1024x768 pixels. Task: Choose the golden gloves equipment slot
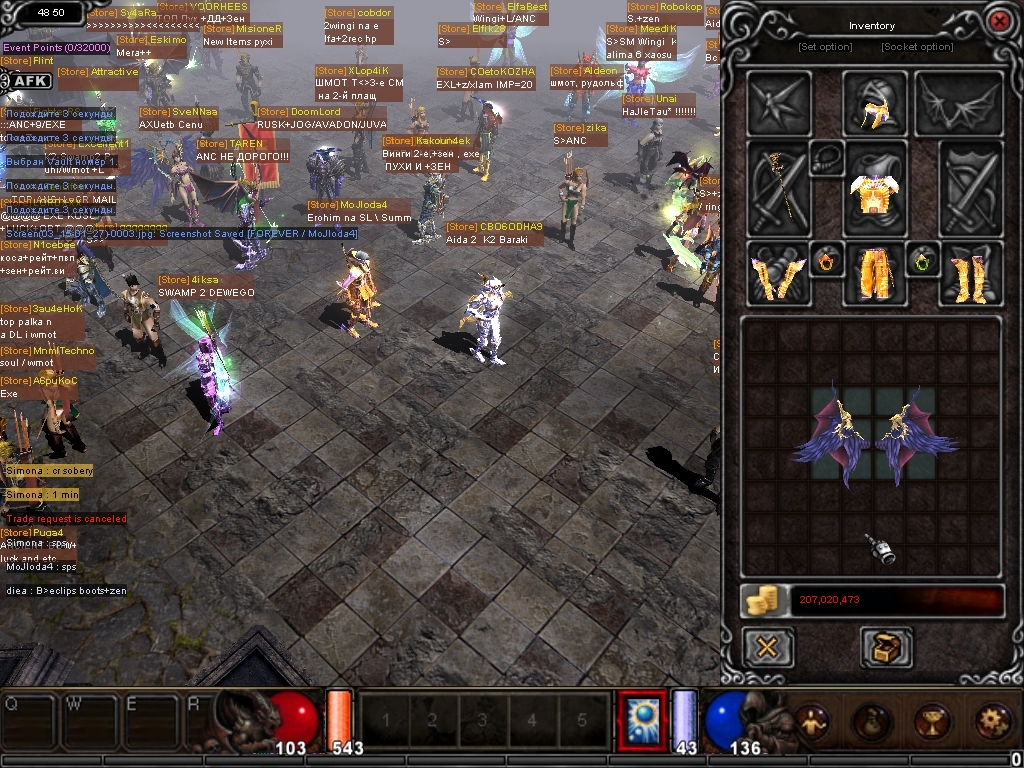pyautogui.click(x=777, y=274)
